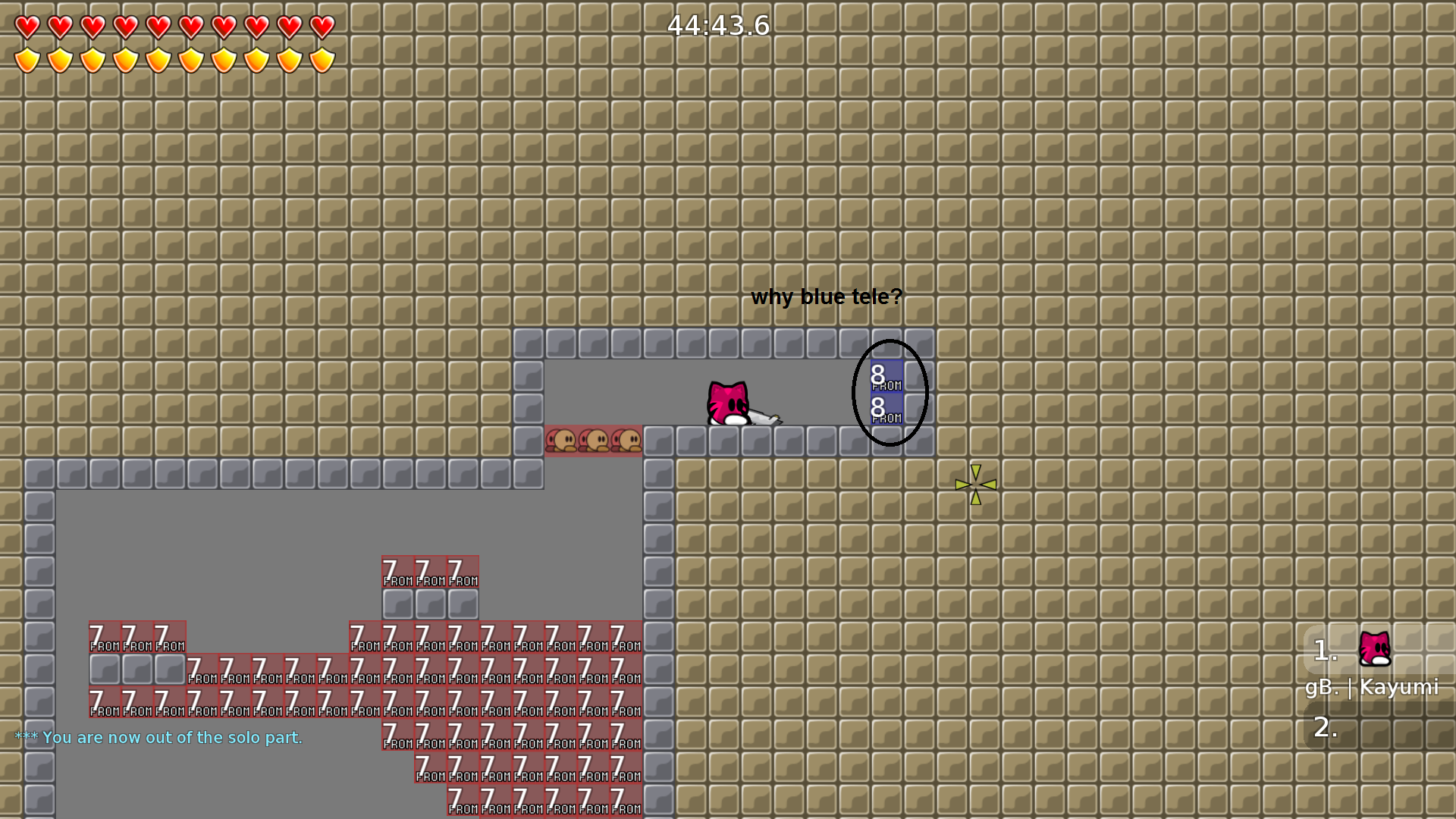The width and height of the screenshot is (1456, 819).
Task: Select the 'gB. | Kayumi' leaderboard name
Action: pyautogui.click(x=1373, y=688)
